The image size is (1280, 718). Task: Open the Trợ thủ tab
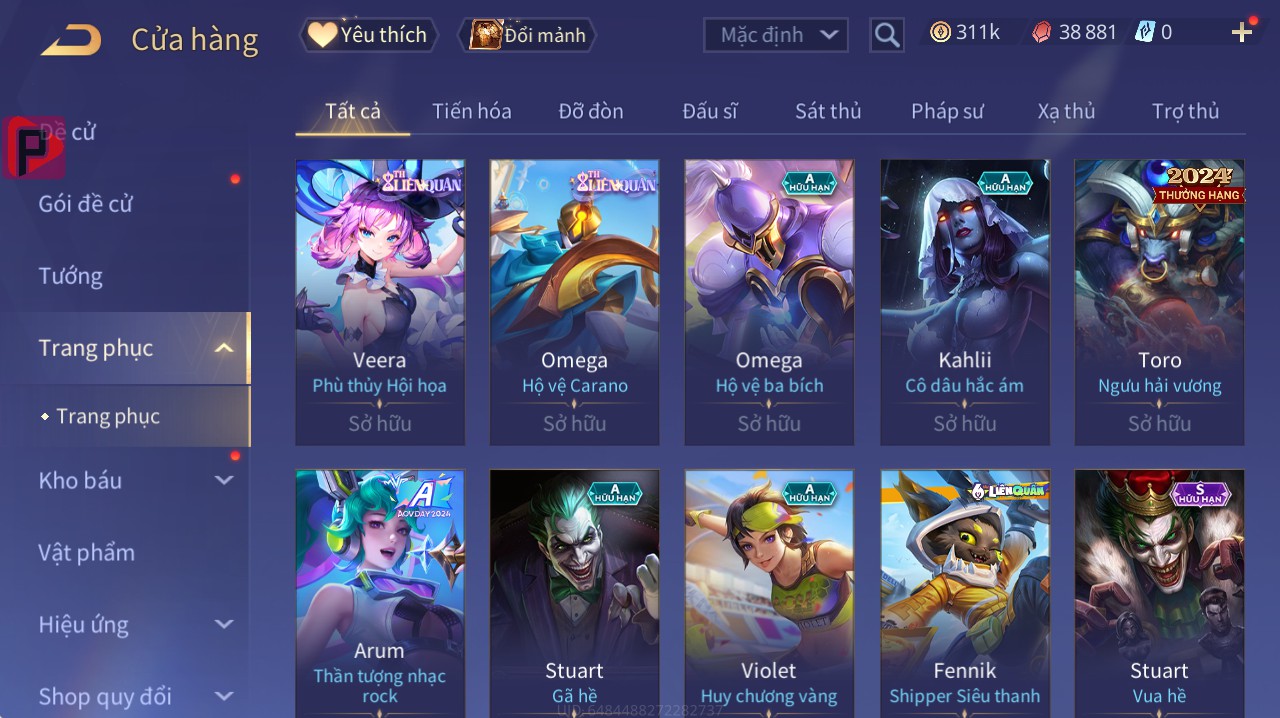tap(1185, 111)
